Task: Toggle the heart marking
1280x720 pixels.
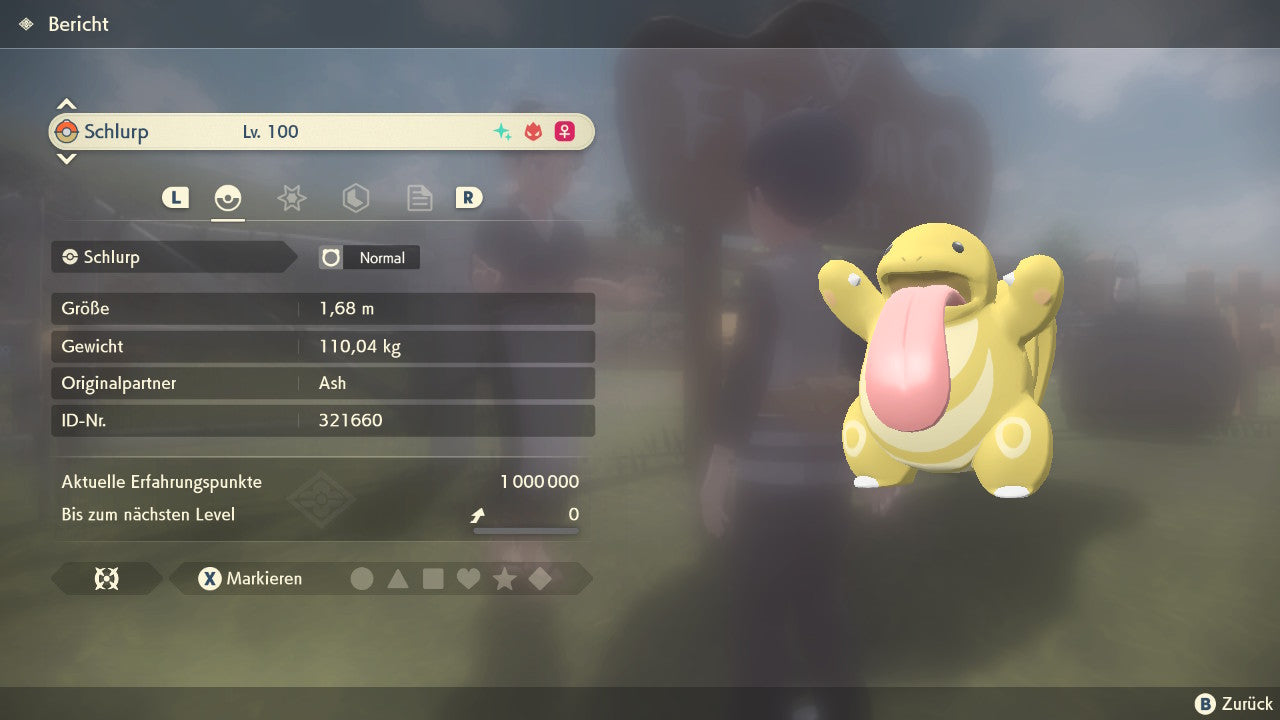Action: [468, 578]
